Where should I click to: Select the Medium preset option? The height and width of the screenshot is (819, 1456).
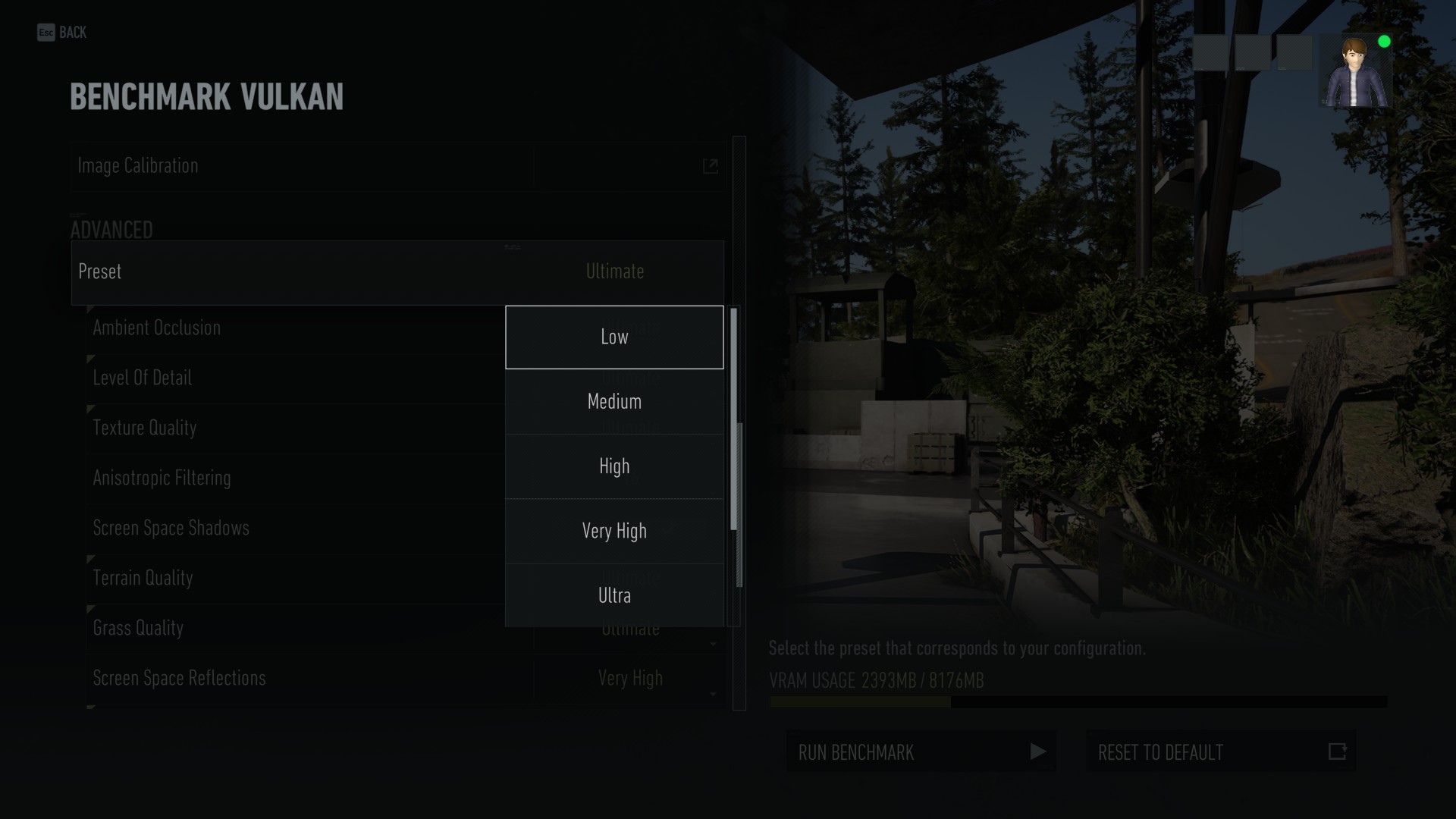(614, 402)
